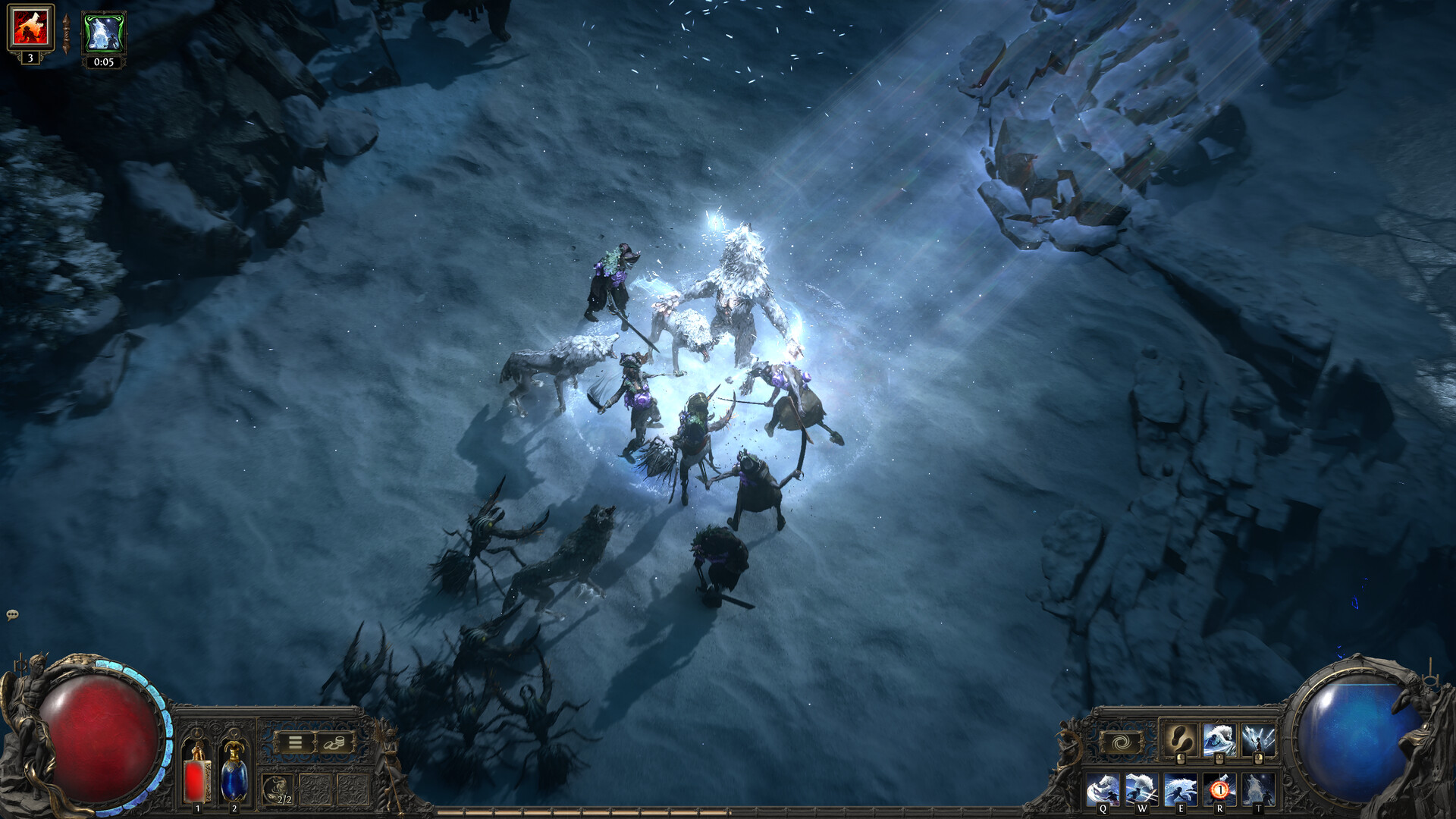Image resolution: width=1456 pixels, height=819 pixels.
Task: Click the rightmost empty charm slot
Action: (352, 789)
